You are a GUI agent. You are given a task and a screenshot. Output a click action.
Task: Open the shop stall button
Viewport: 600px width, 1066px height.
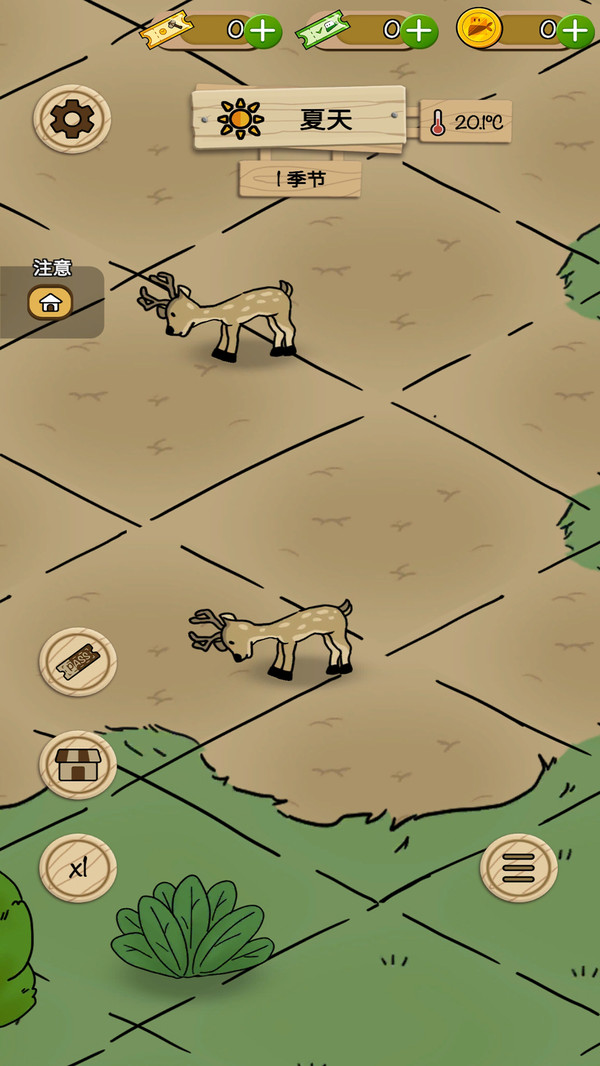78,765
